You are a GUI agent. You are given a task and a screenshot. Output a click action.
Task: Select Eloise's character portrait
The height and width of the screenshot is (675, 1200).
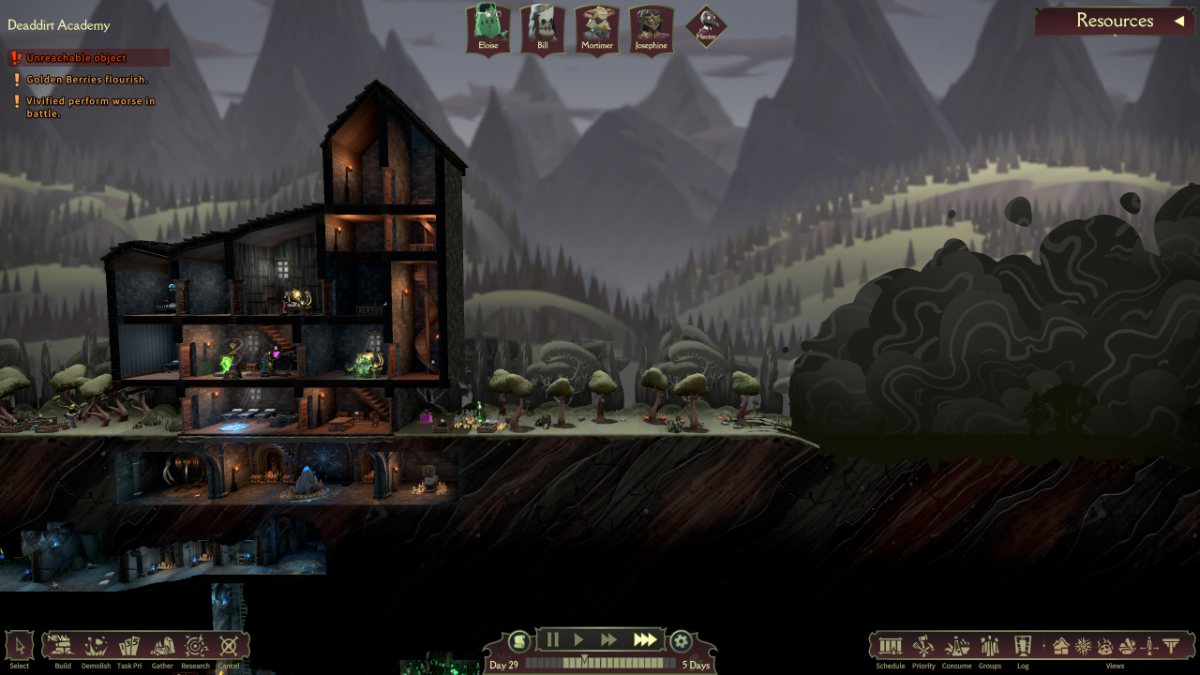488,29
